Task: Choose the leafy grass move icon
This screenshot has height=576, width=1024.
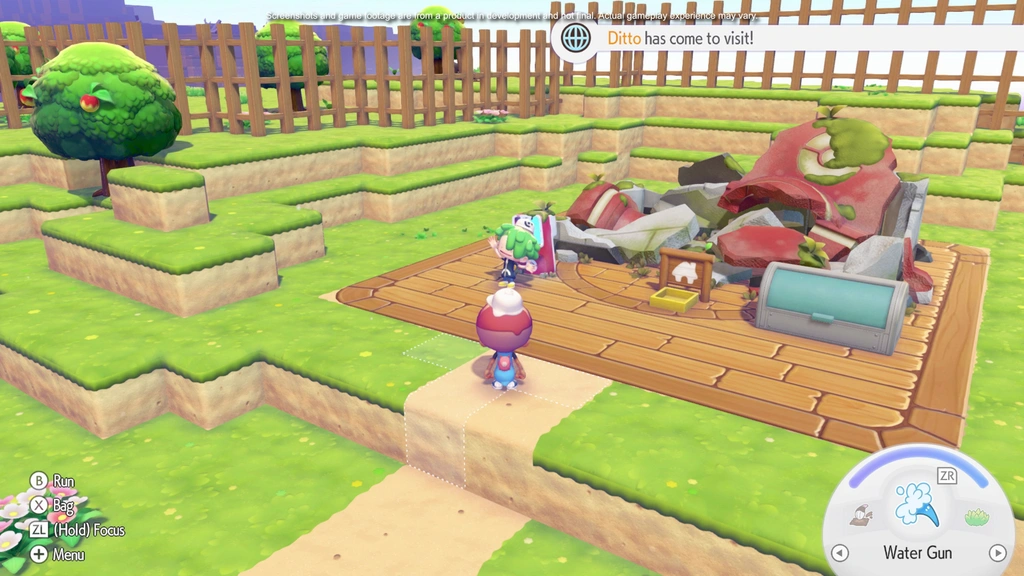Action: coord(975,517)
